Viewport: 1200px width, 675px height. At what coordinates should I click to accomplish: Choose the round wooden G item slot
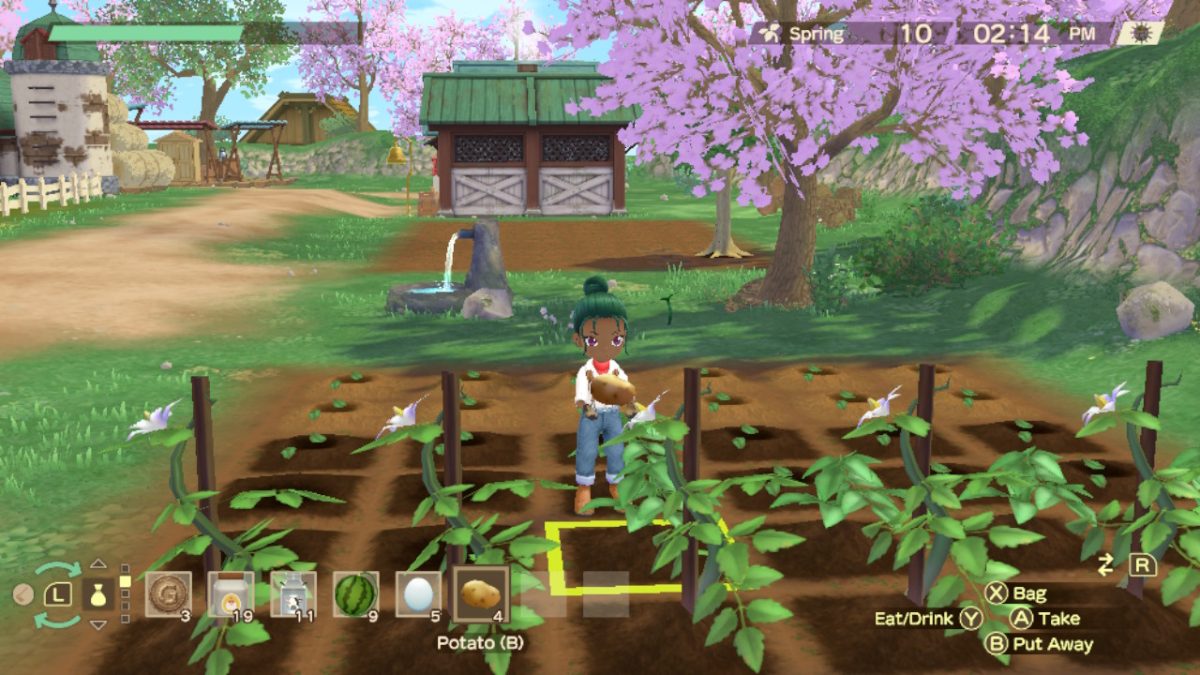coord(168,594)
